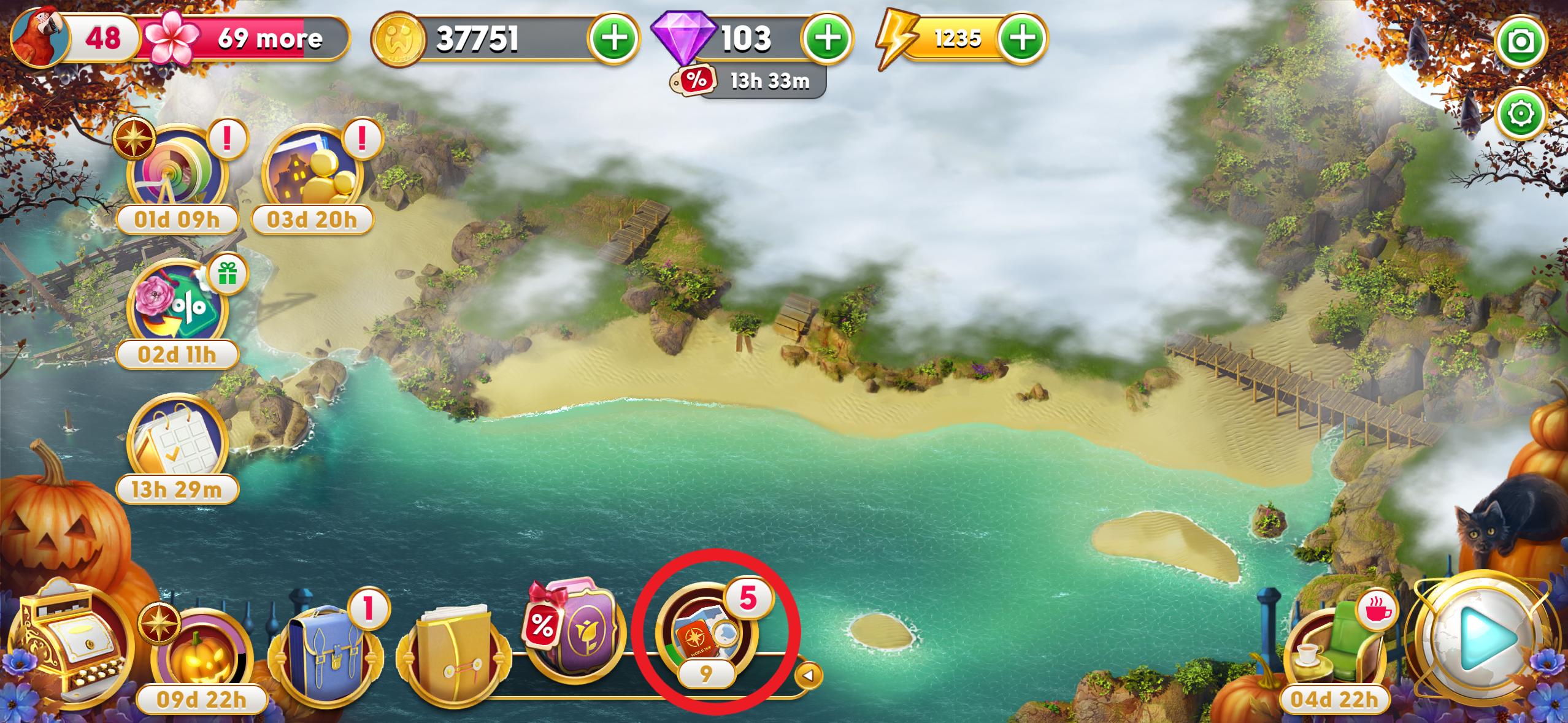Image resolution: width=1568 pixels, height=723 pixels.
Task: Open the settings gear menu
Action: pyautogui.click(x=1521, y=114)
